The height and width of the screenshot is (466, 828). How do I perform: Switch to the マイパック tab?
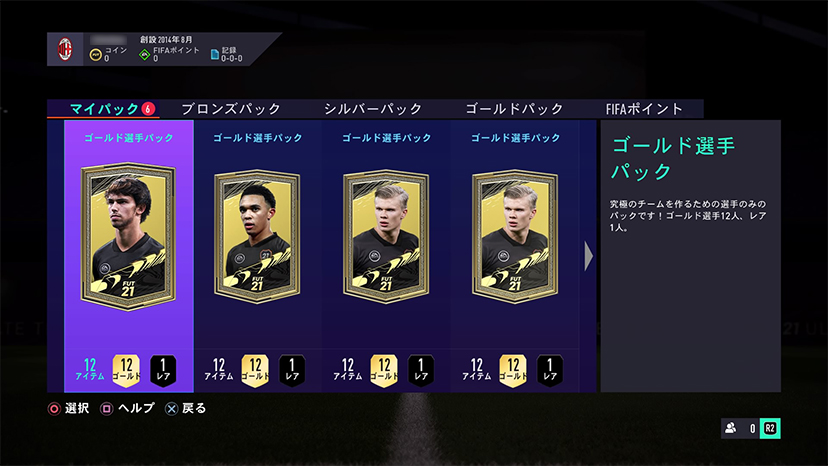tap(105, 109)
